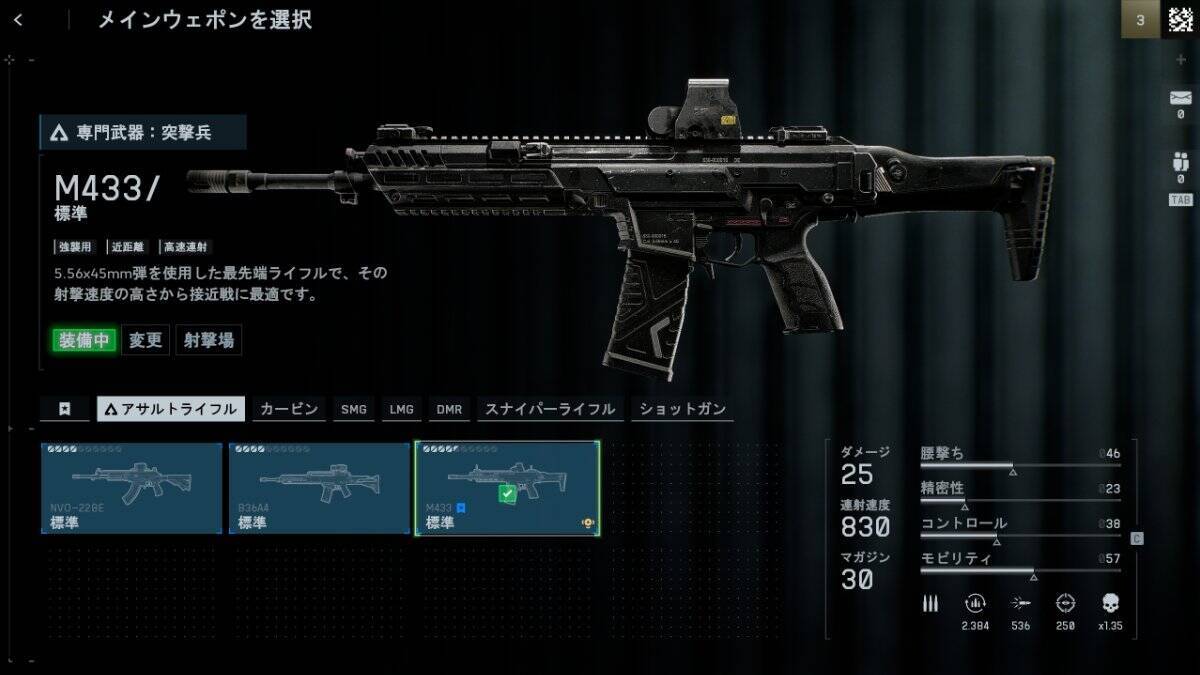Switch to the カービン tab
Screen dimensions: 1200x675
pos(289,408)
